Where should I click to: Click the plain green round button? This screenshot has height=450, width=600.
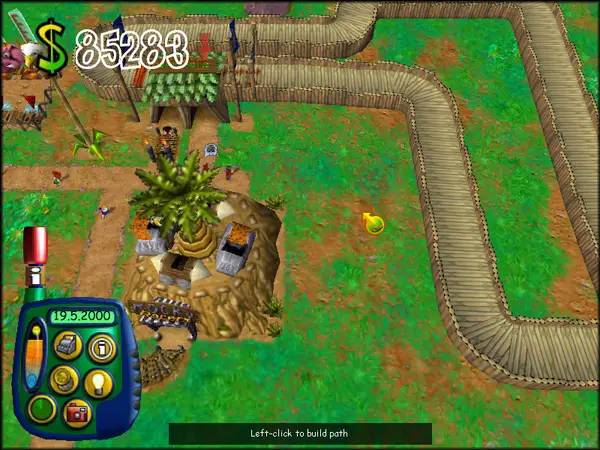point(41,409)
